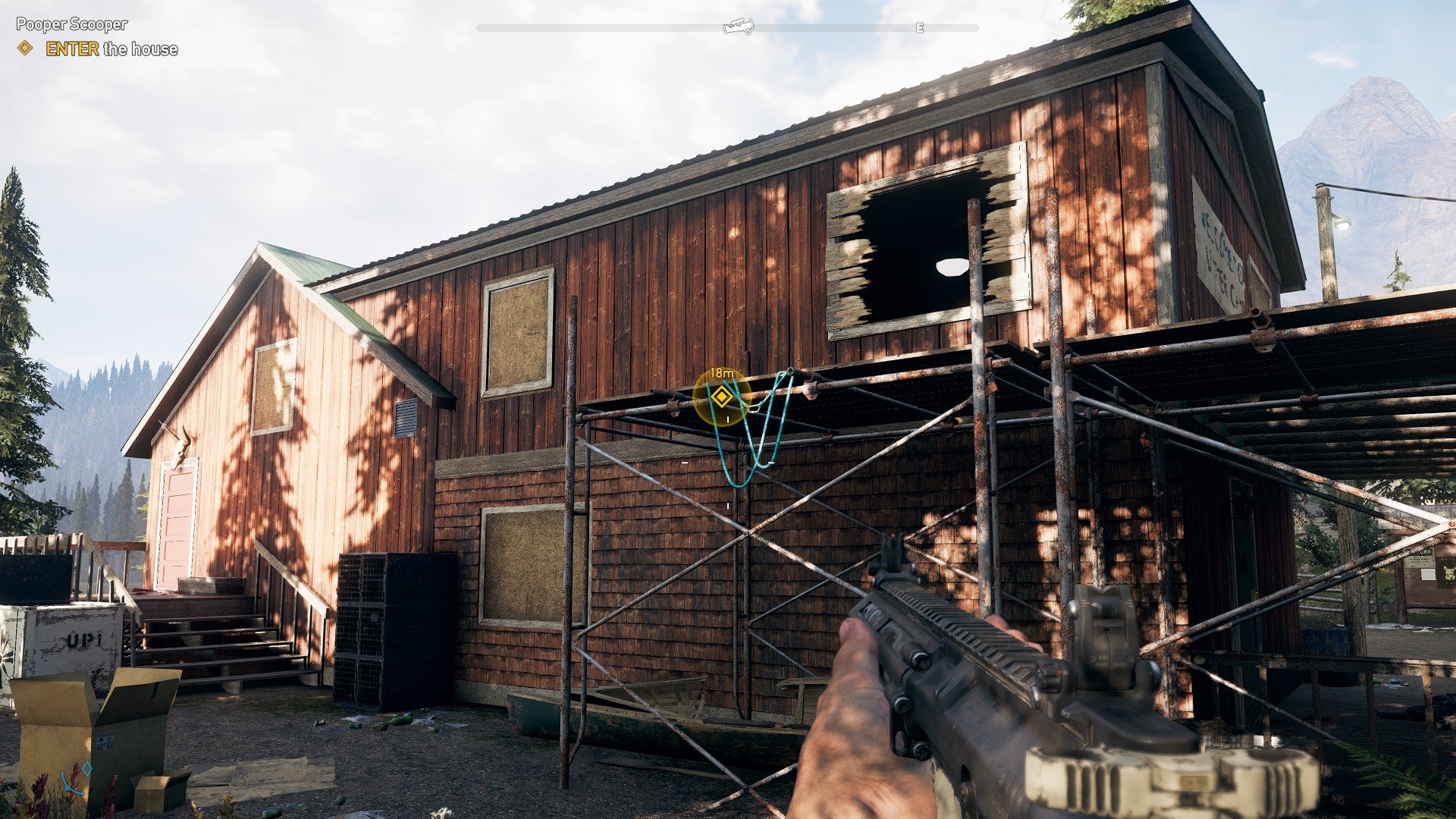Select the airplane icon on the compass bar
Image resolution: width=1456 pixels, height=819 pixels.
[738, 25]
